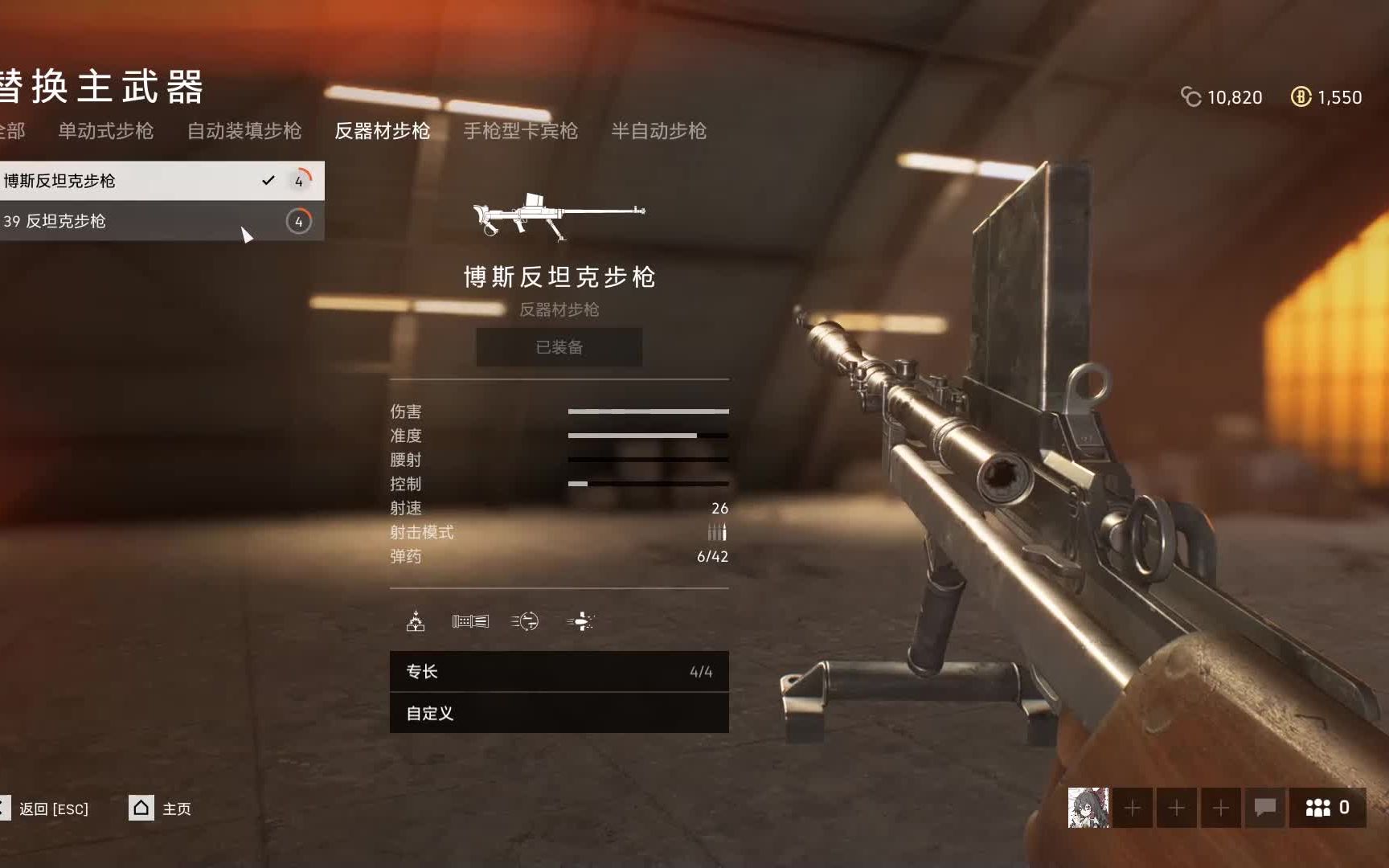The image size is (1389, 868).
Task: Open the 自动装填步枪 weapon tab
Action: pos(244,131)
